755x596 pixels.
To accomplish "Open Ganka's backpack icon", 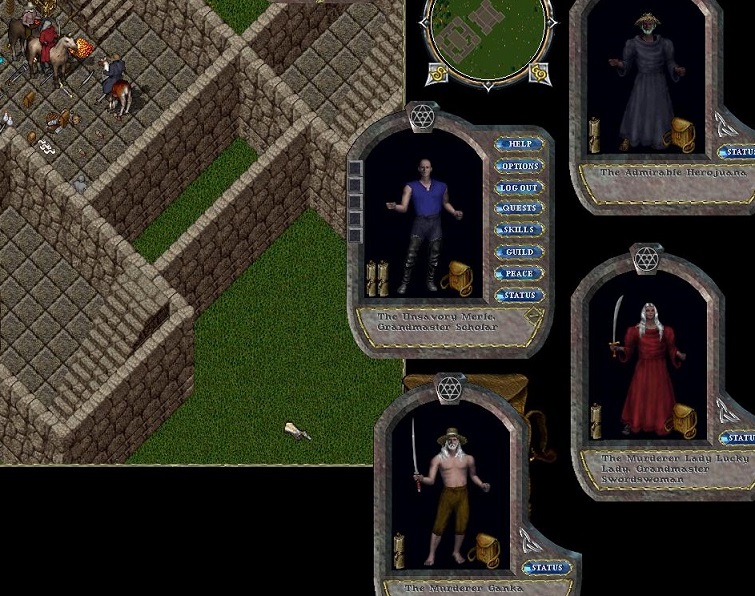I will click(x=486, y=548).
